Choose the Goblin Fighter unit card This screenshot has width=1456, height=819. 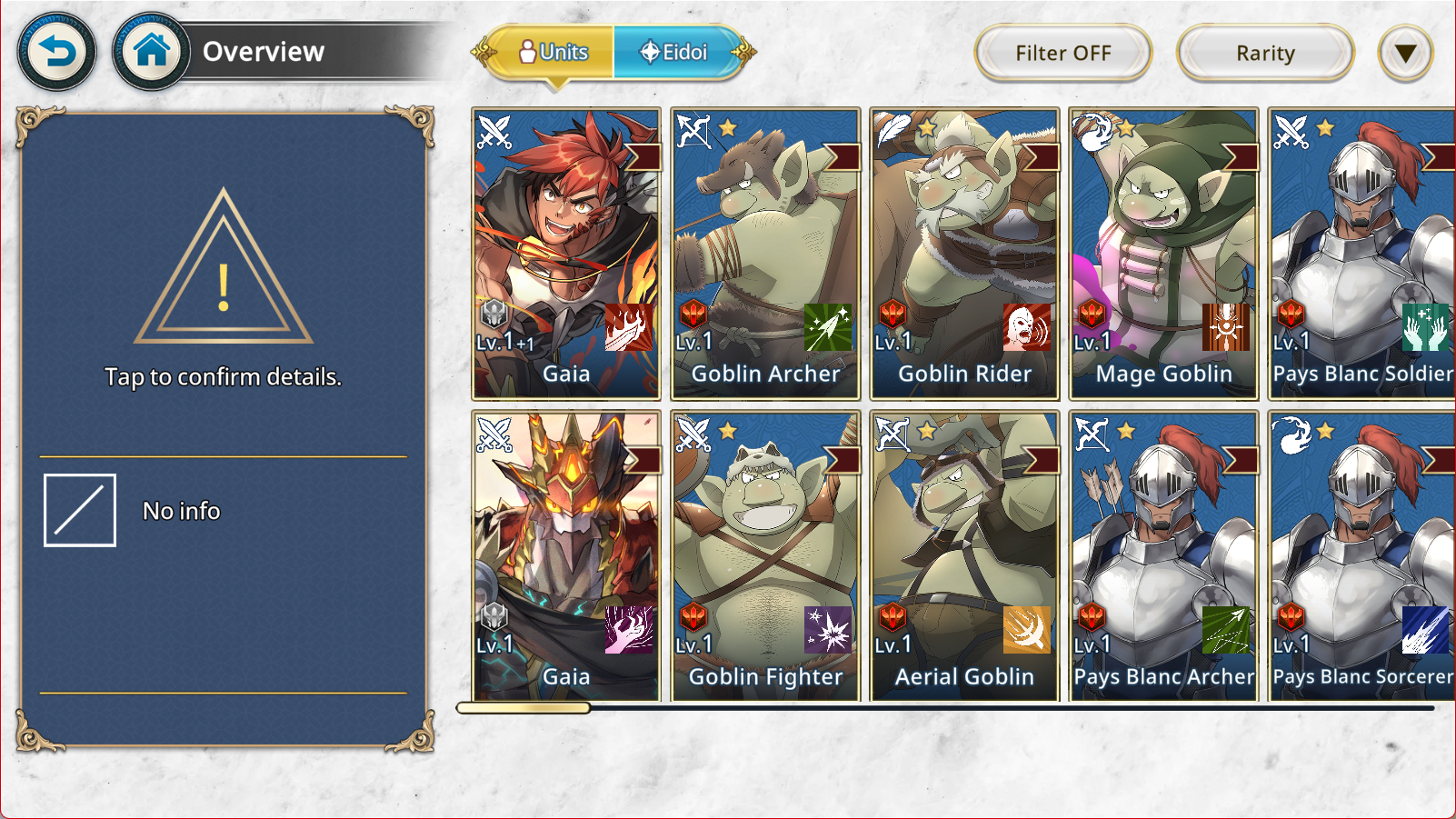click(765, 556)
